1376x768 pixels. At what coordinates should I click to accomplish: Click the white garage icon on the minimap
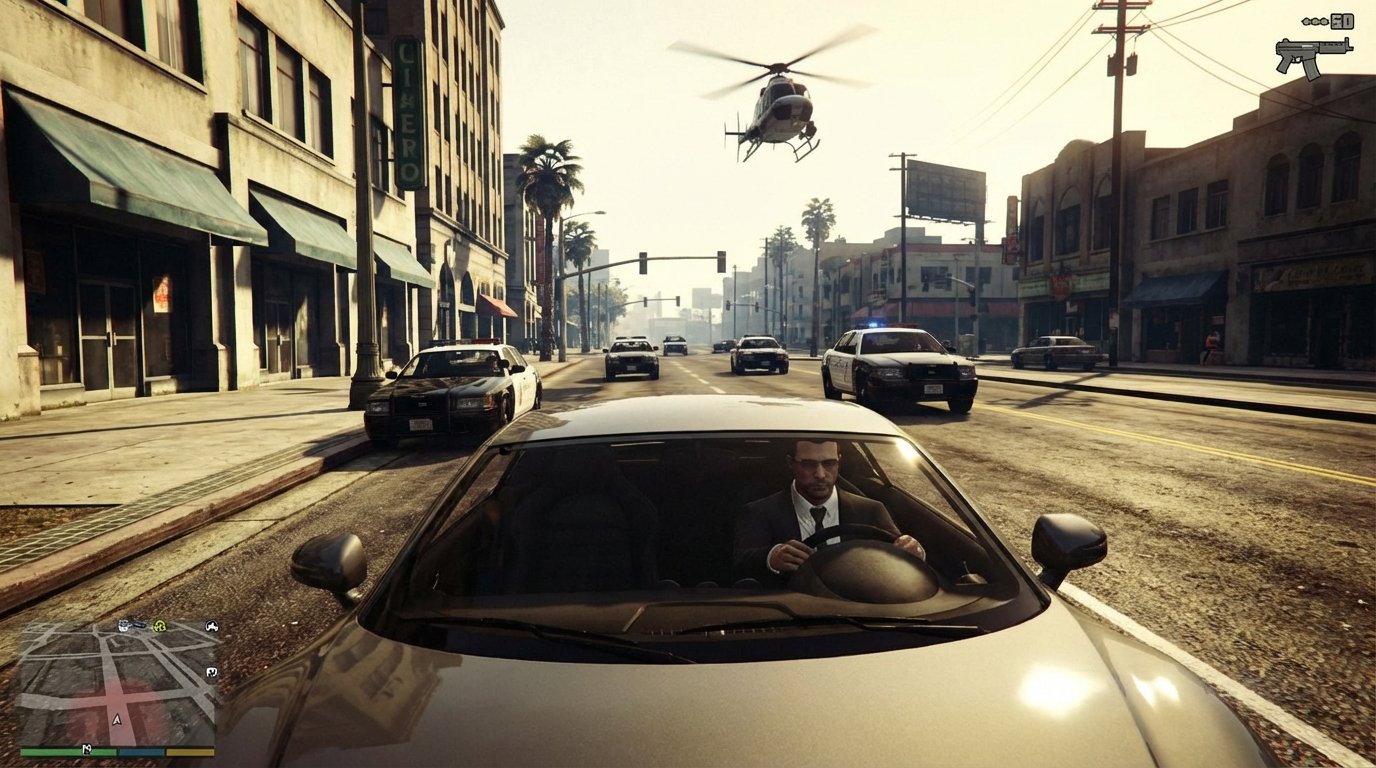(x=211, y=672)
